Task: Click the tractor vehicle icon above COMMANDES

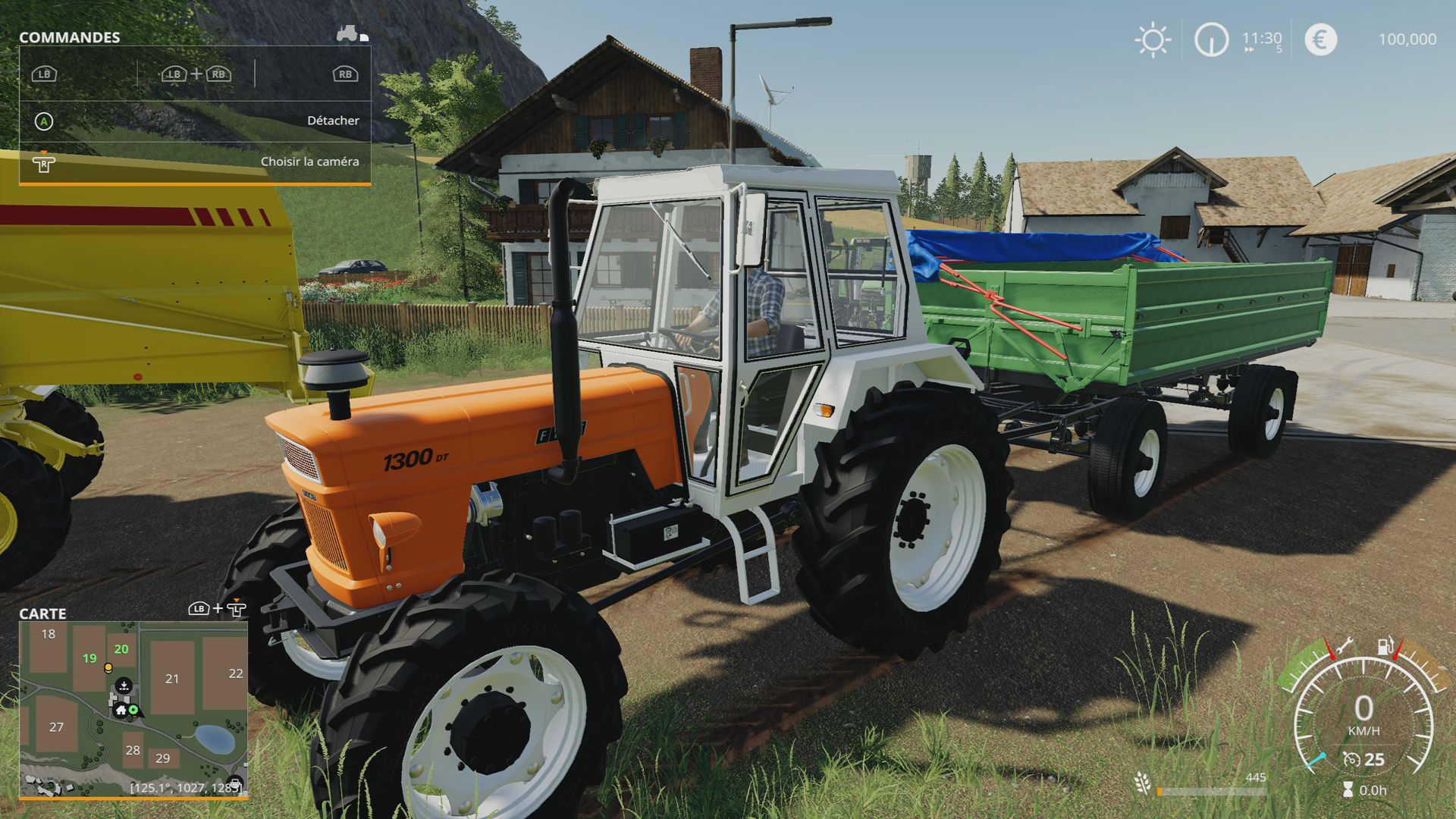Action: [x=347, y=33]
